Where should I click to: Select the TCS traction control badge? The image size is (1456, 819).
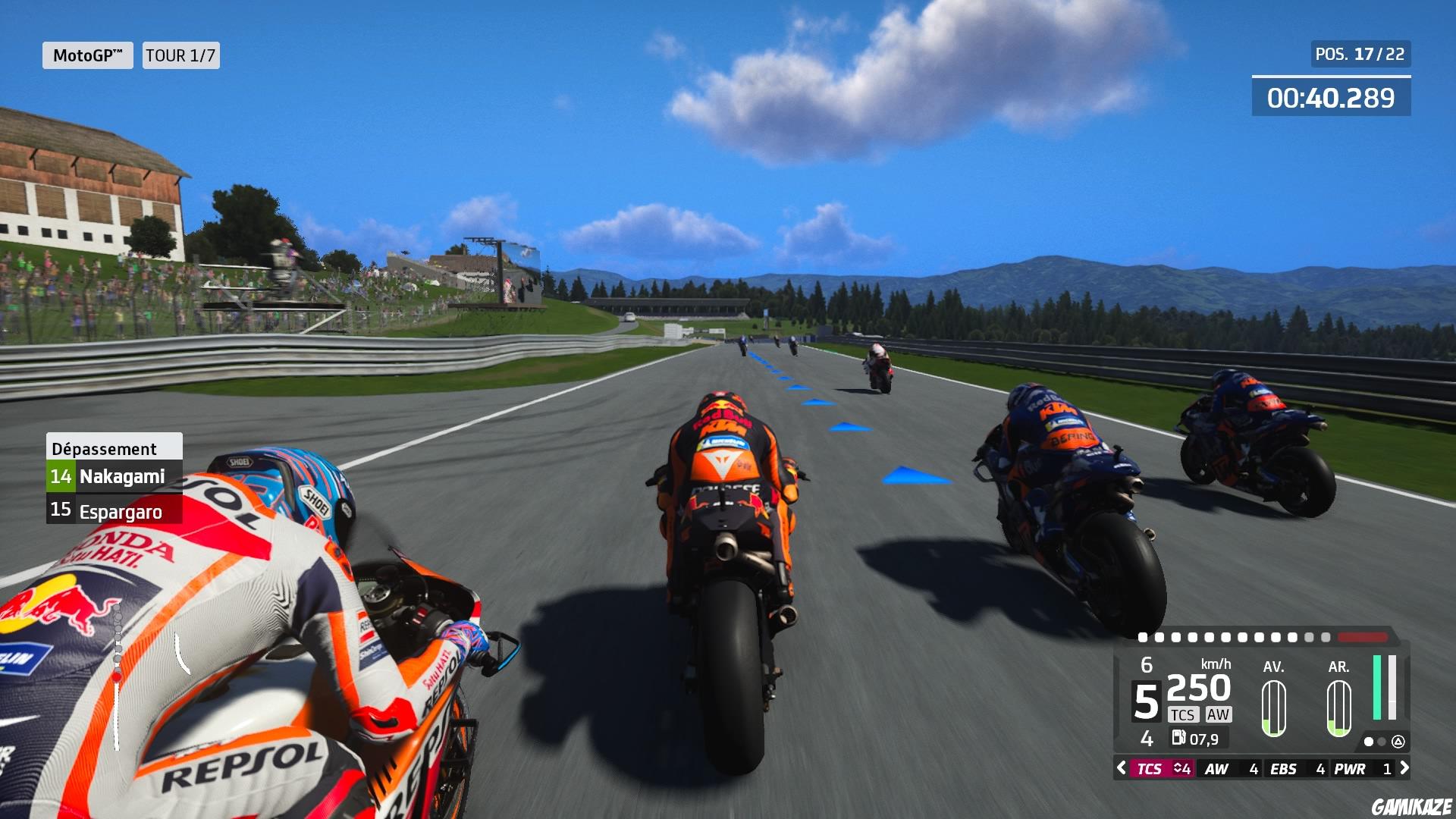click(1184, 714)
